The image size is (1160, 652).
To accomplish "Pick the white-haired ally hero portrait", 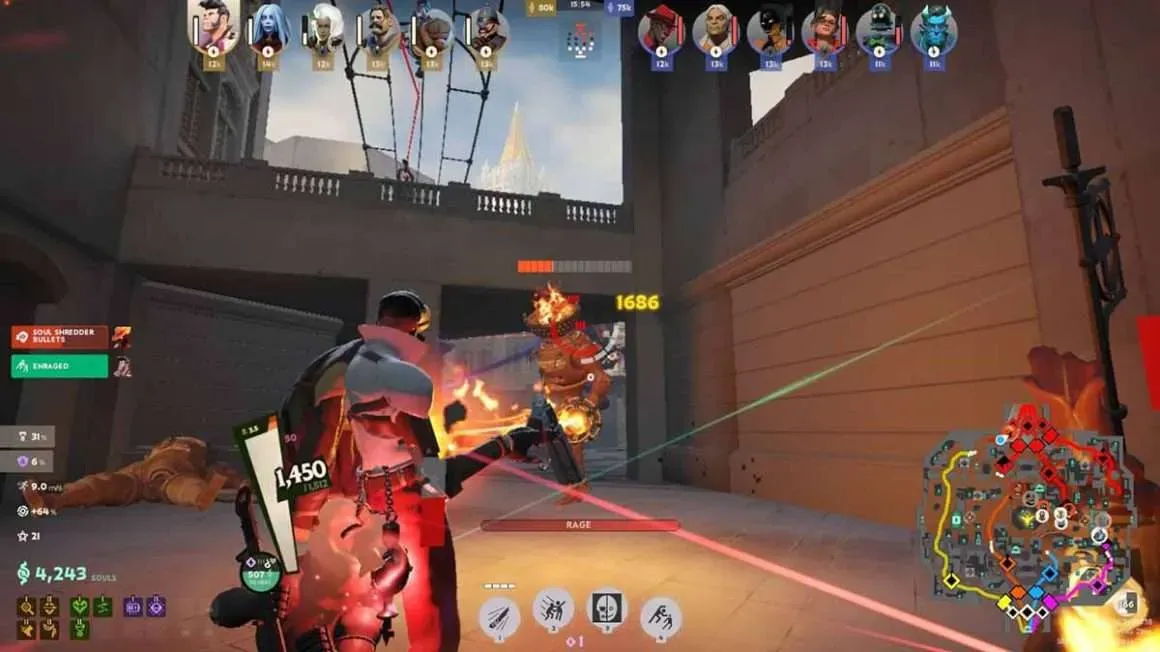I will [323, 30].
